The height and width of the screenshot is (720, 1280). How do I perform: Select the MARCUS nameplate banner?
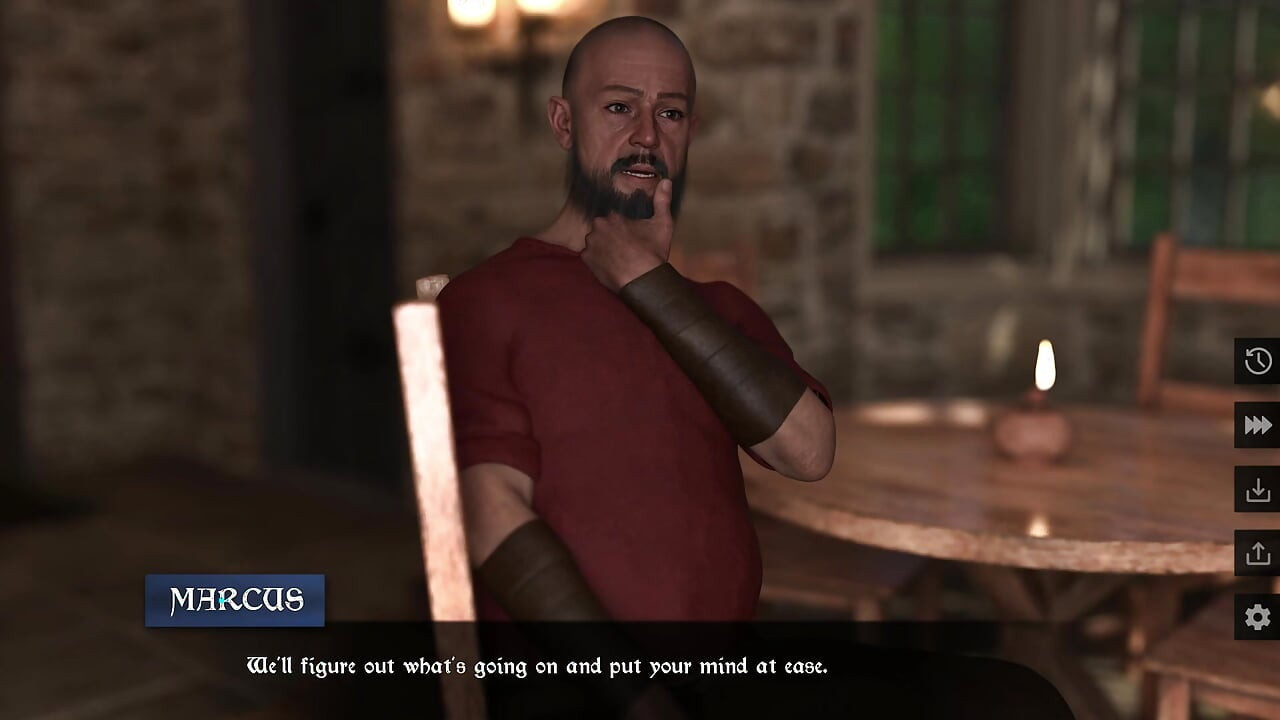pyautogui.click(x=234, y=601)
